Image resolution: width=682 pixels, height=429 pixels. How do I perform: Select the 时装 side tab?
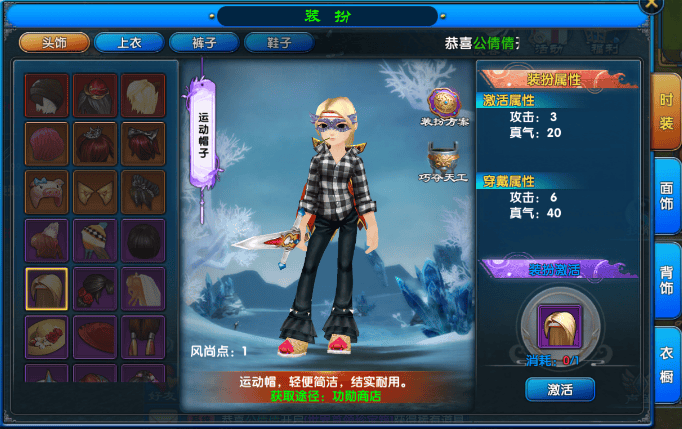pyautogui.click(x=666, y=112)
